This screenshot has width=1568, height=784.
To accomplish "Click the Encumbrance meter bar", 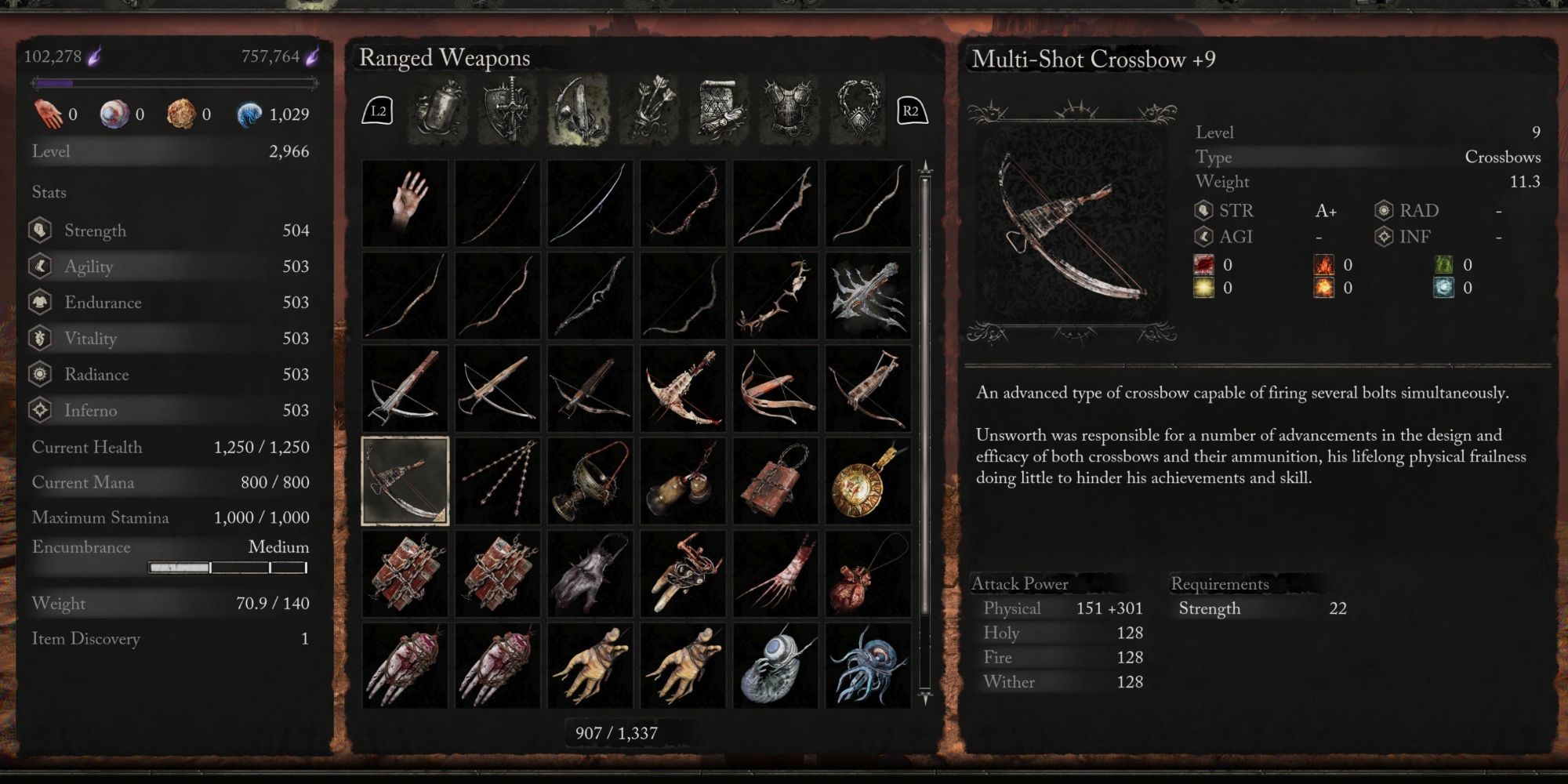I will [x=227, y=566].
